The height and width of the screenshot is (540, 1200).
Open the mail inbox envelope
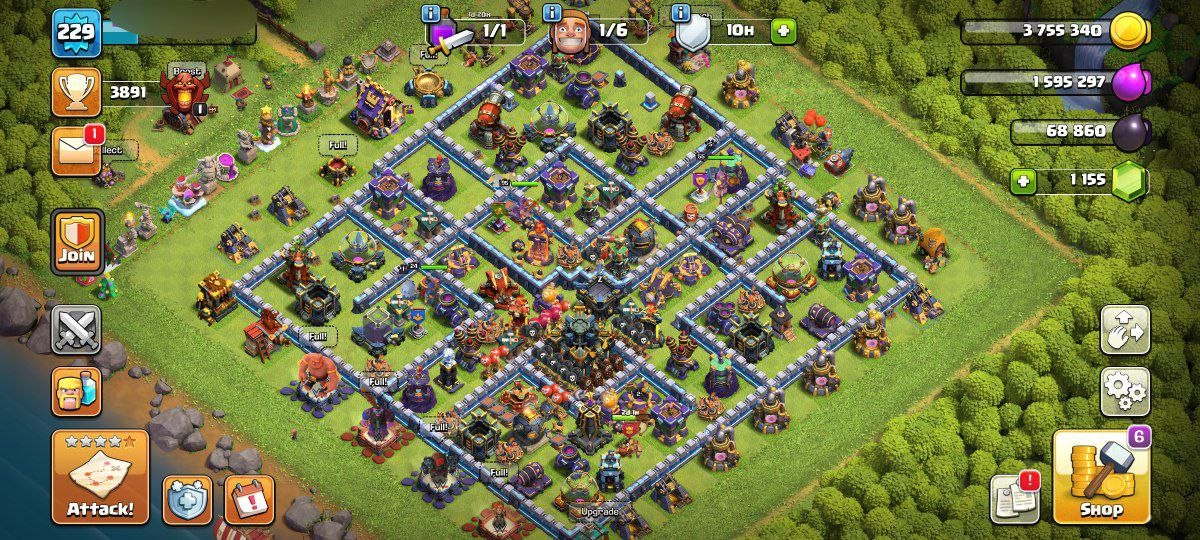[x=77, y=151]
